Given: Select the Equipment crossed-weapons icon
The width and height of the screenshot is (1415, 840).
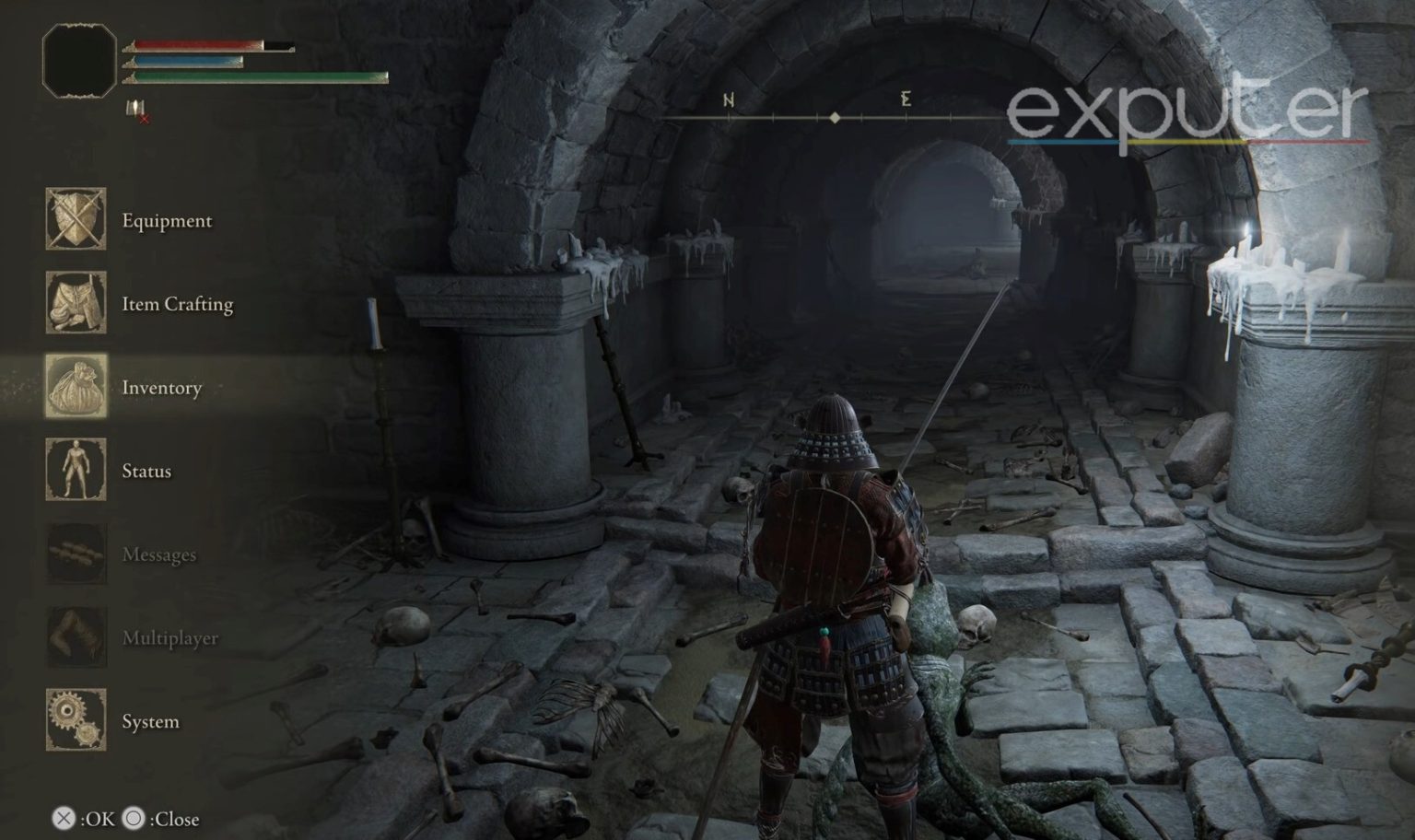Looking at the screenshot, I should [76, 221].
